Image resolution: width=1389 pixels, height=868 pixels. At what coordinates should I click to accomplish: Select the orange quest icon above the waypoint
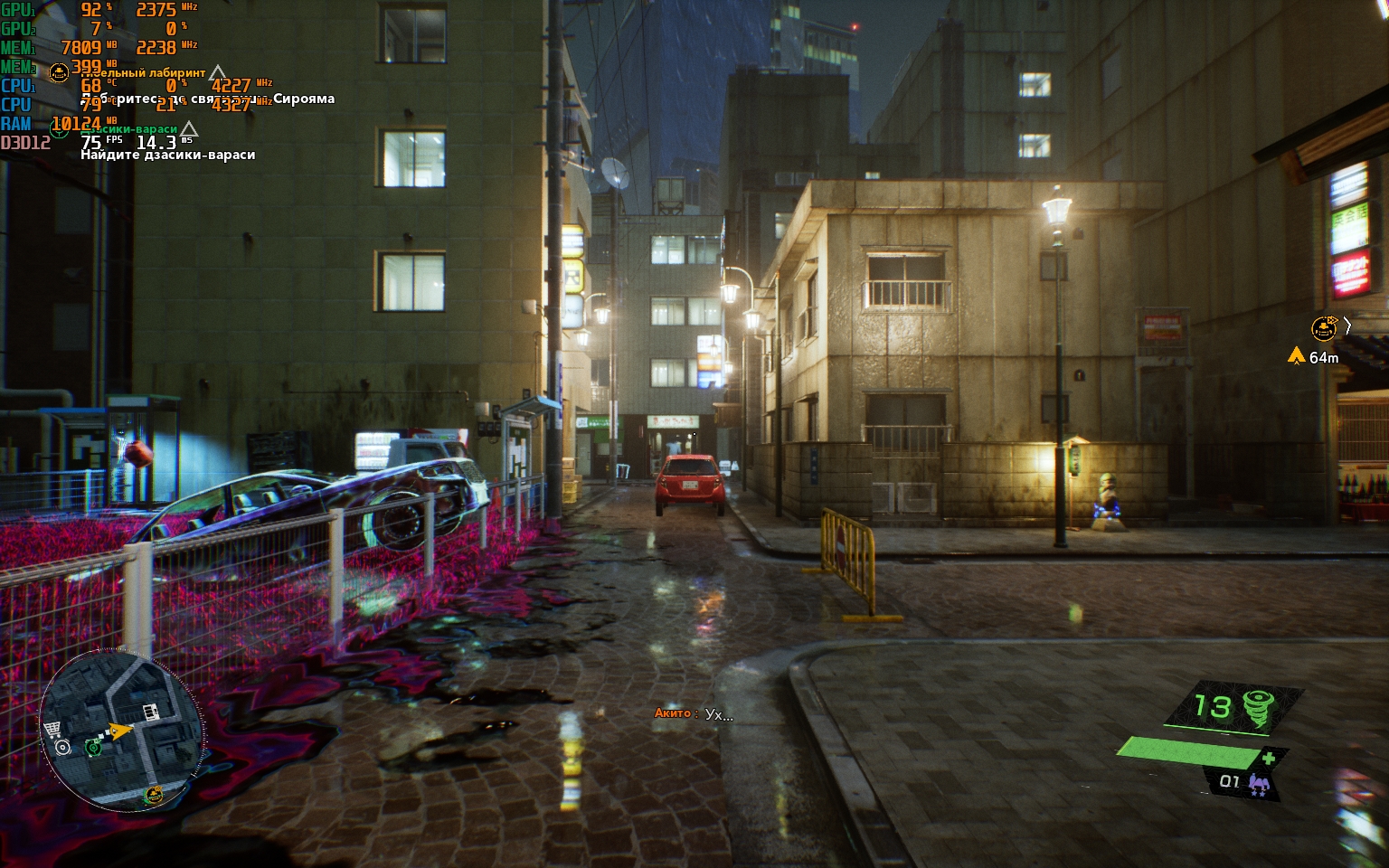1324,327
